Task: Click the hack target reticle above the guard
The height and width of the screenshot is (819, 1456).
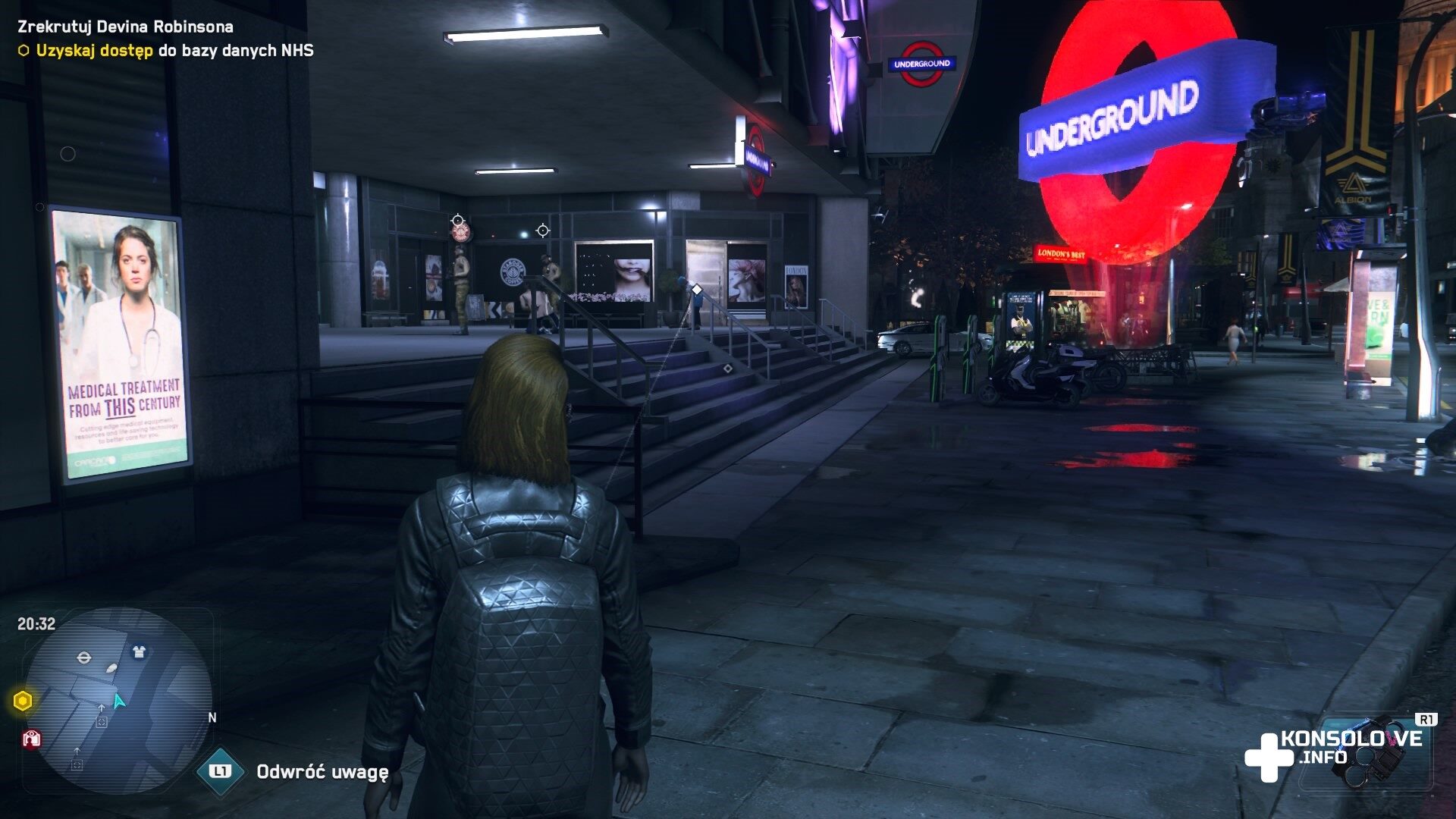Action: coord(458,221)
